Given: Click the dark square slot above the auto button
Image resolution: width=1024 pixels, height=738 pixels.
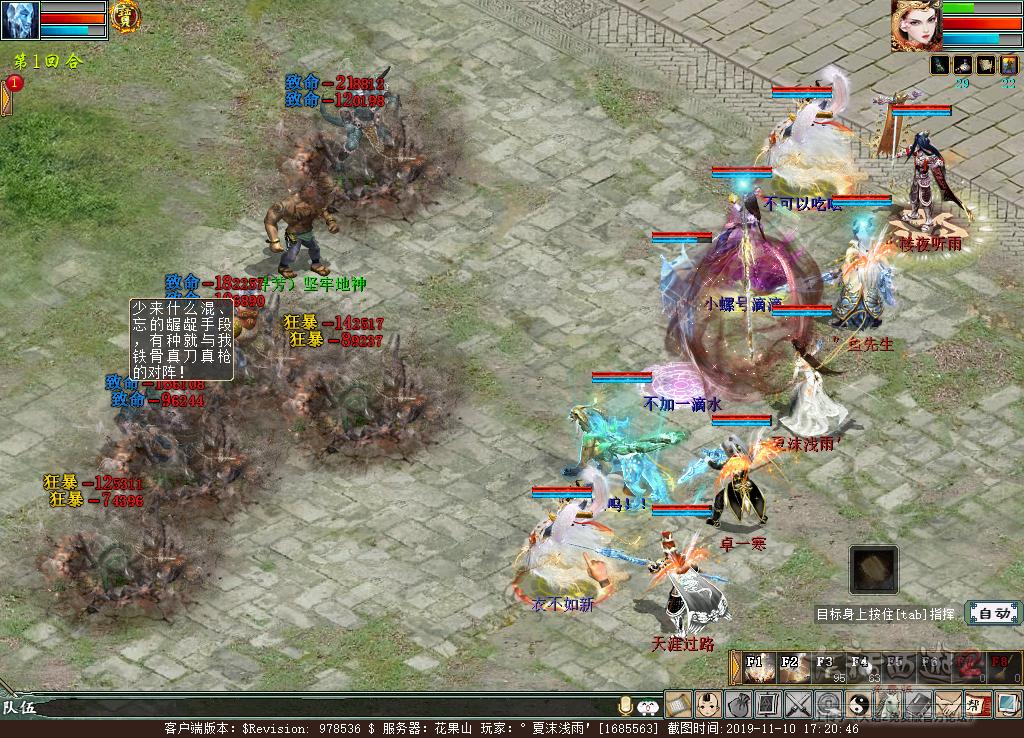Looking at the screenshot, I should point(873,570).
